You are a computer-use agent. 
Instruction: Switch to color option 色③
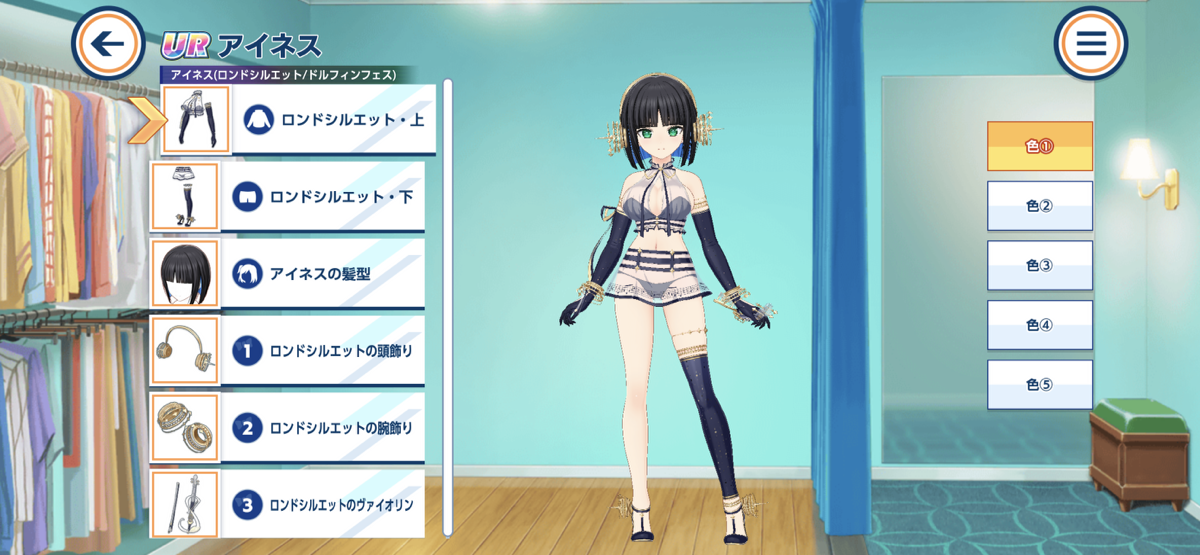1040,265
